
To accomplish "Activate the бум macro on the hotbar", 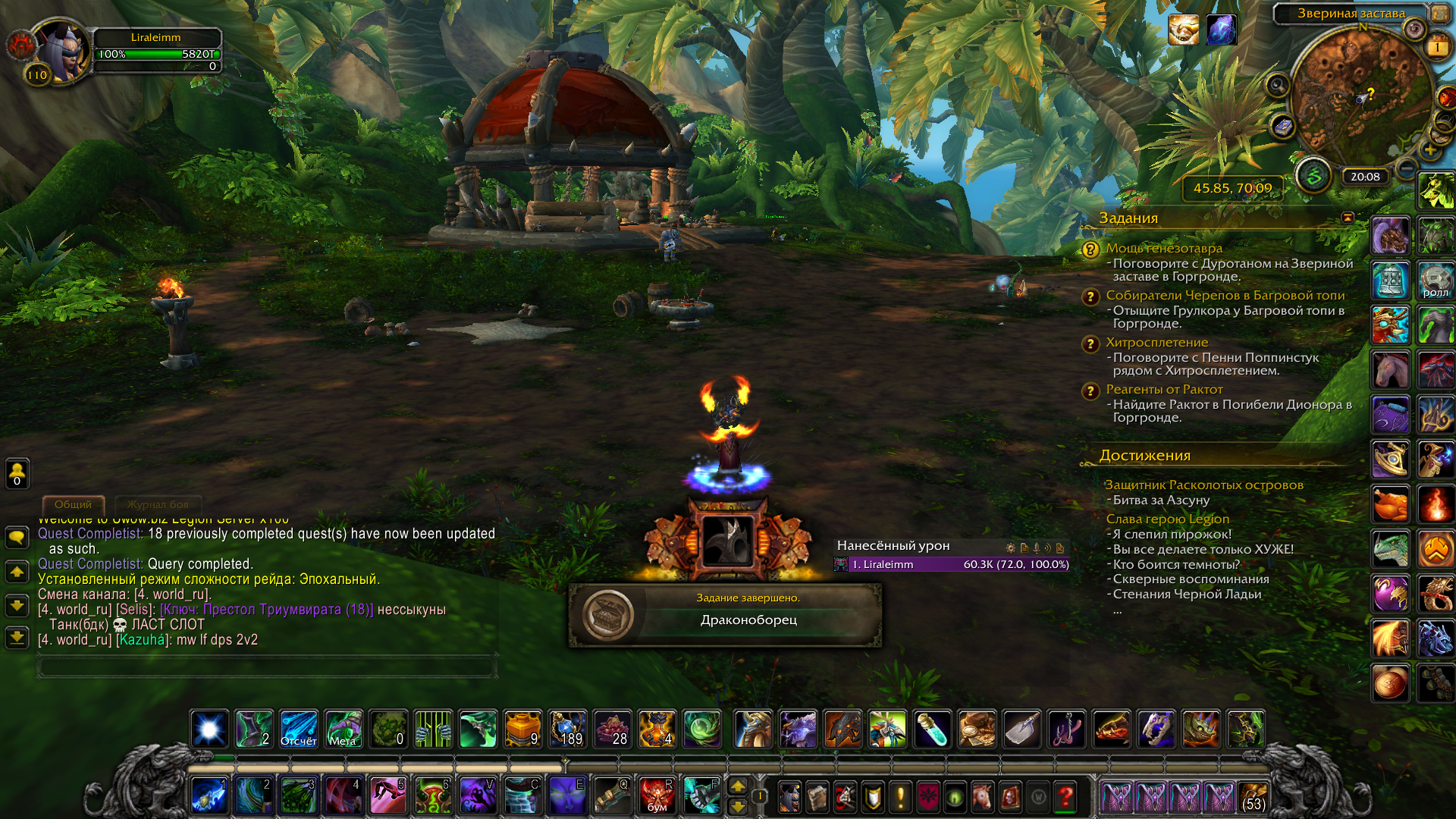I will click(657, 796).
